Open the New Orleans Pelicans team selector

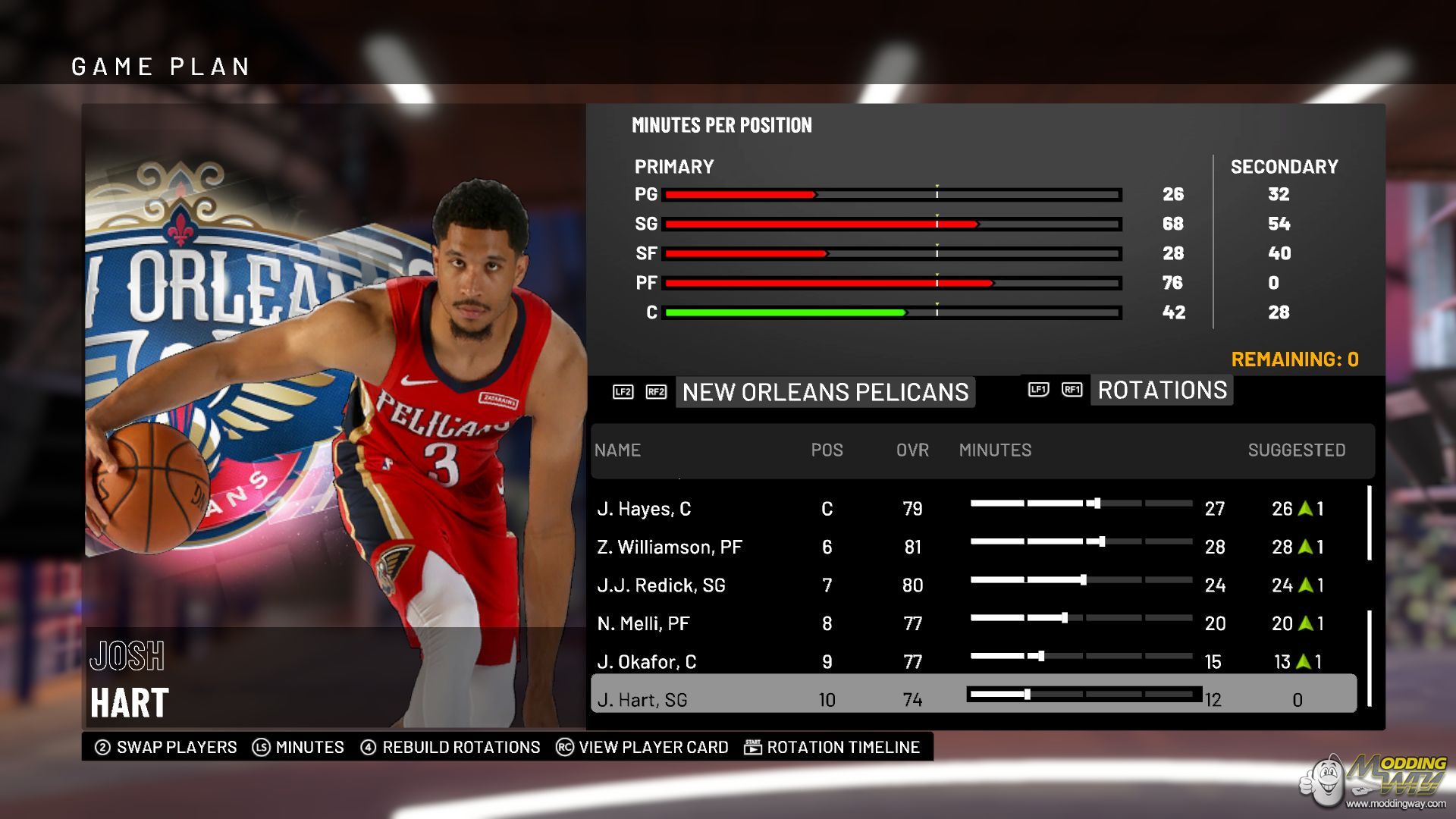coord(825,392)
